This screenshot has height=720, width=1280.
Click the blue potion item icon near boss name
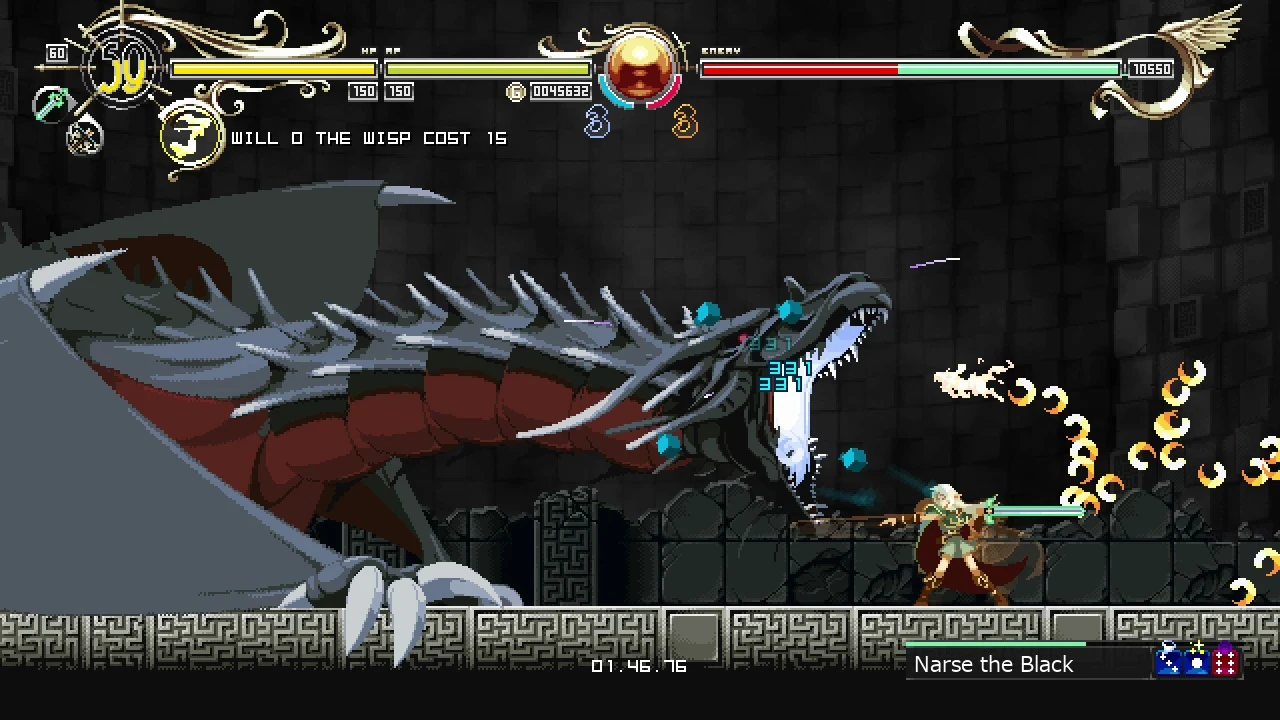pos(1167,661)
